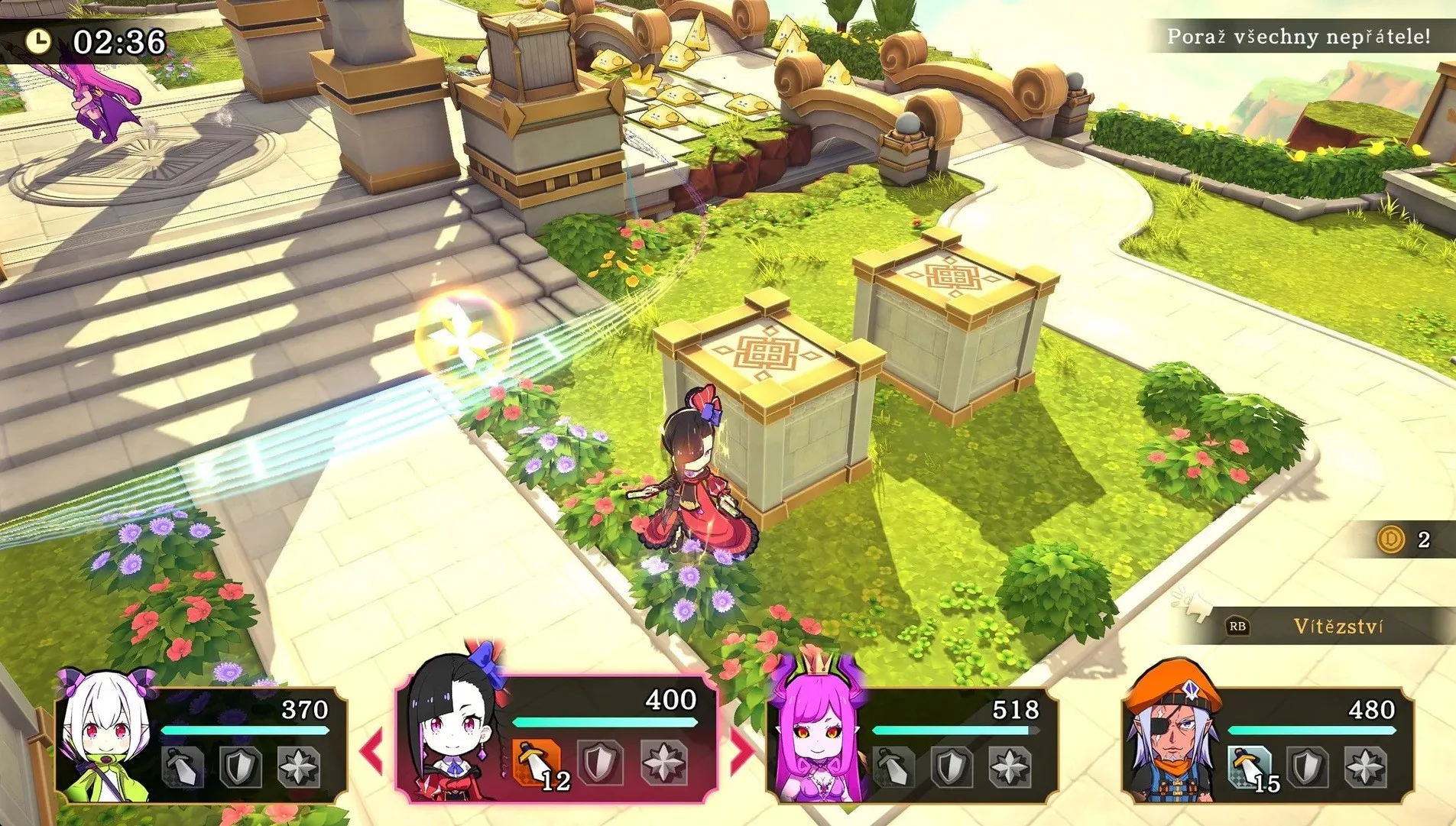Select the black-haired girl with blue bow portrait
The height and width of the screenshot is (826, 1456).
click(x=455, y=726)
